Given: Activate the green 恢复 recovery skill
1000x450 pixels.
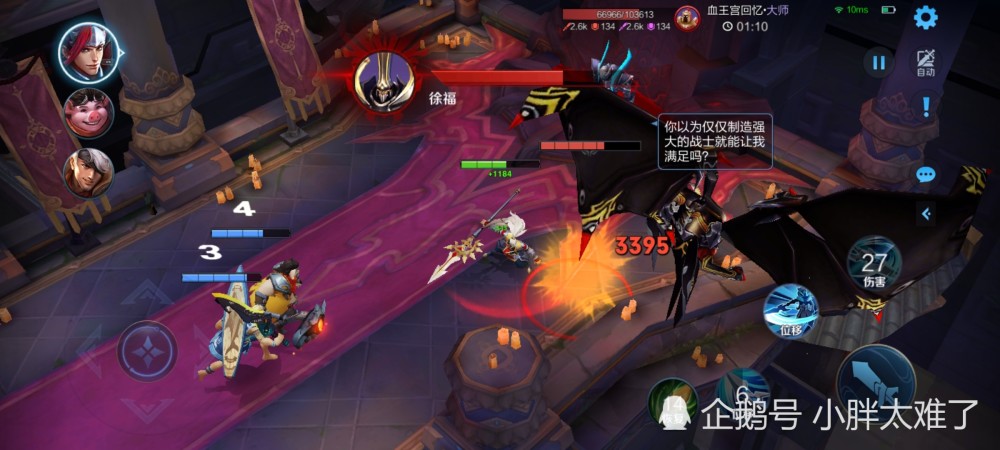Looking at the screenshot, I should (672, 403).
